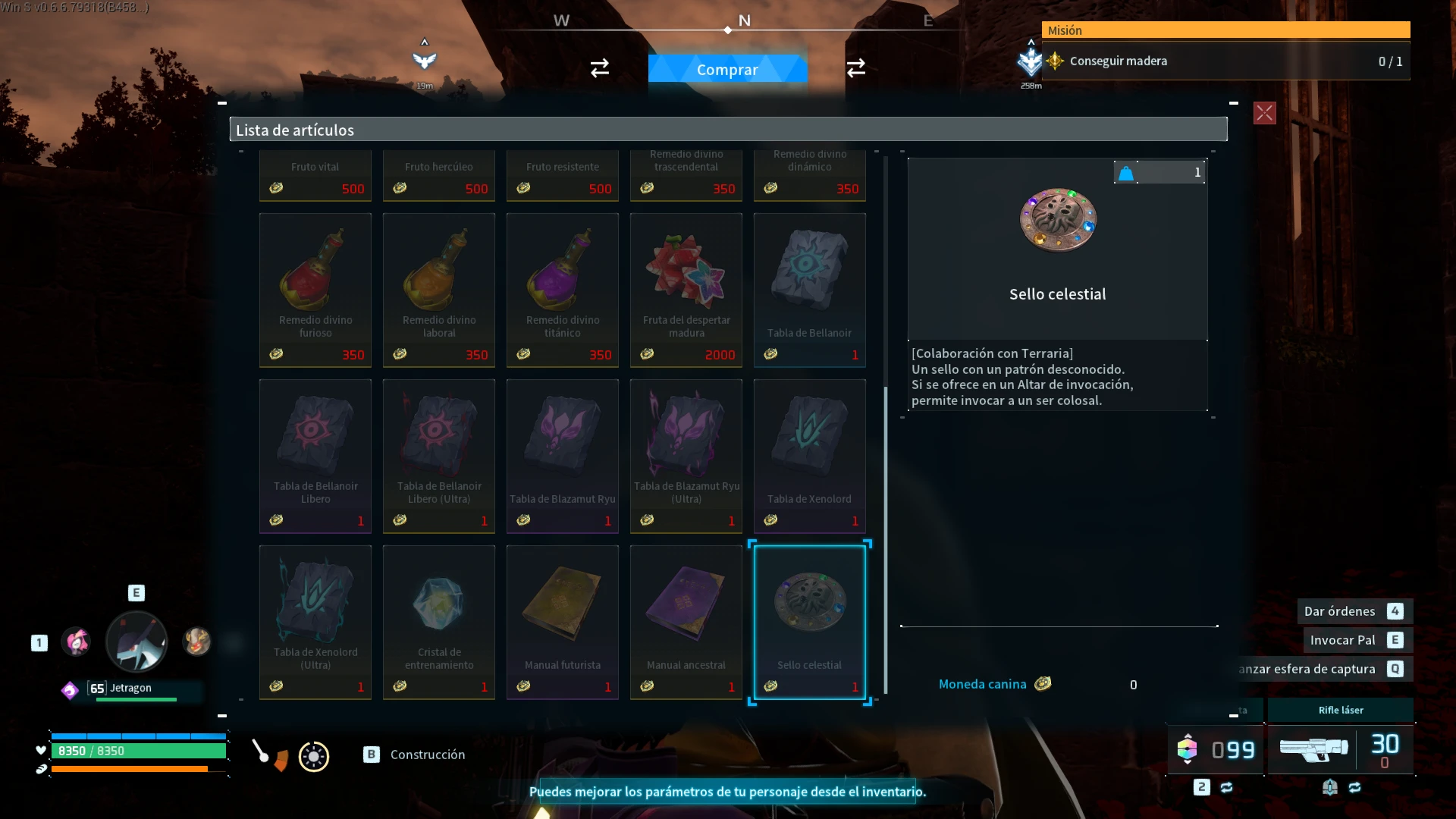Click the Fruta del despertar madura item

(x=686, y=290)
